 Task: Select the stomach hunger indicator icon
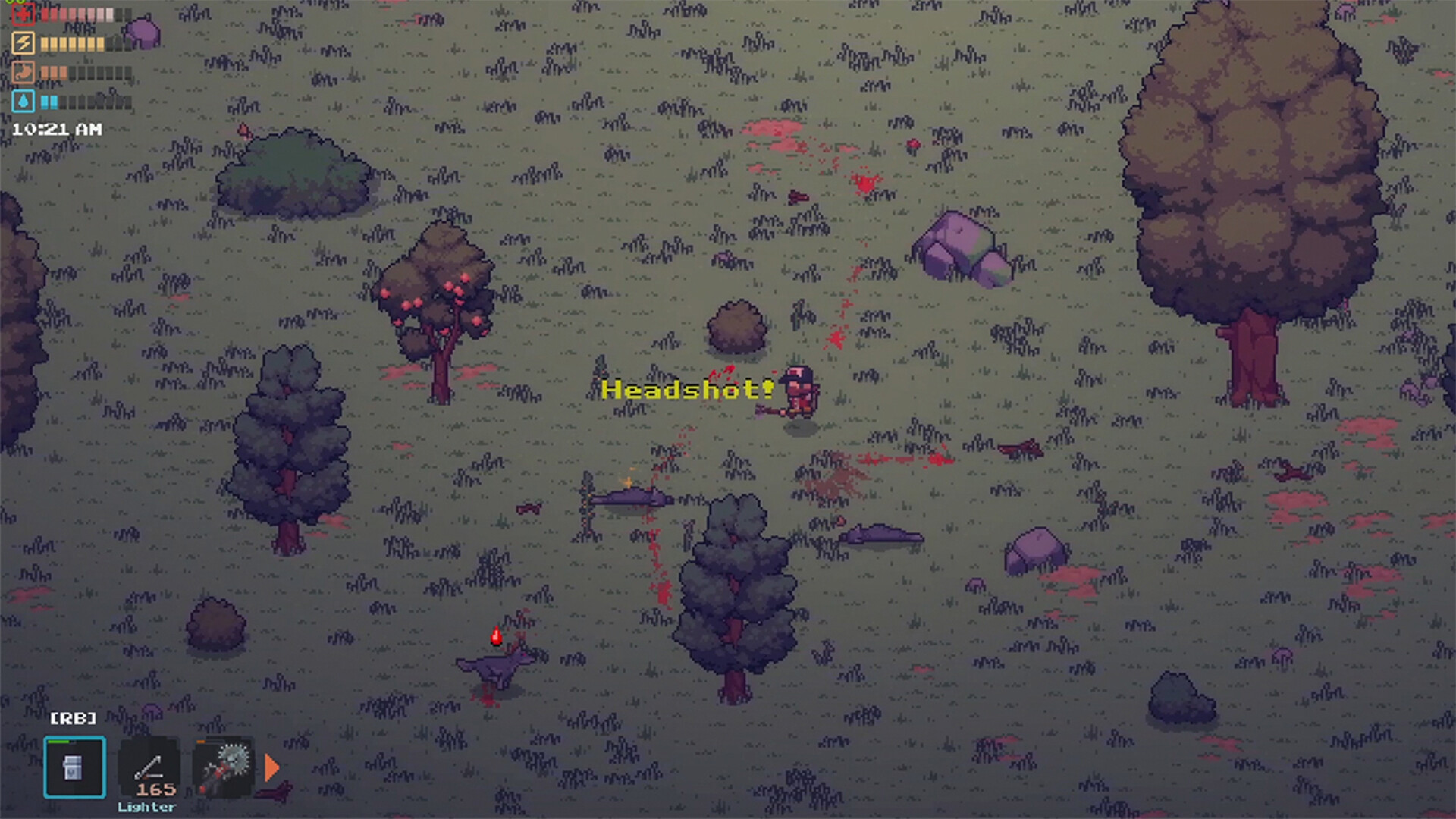pos(24,72)
